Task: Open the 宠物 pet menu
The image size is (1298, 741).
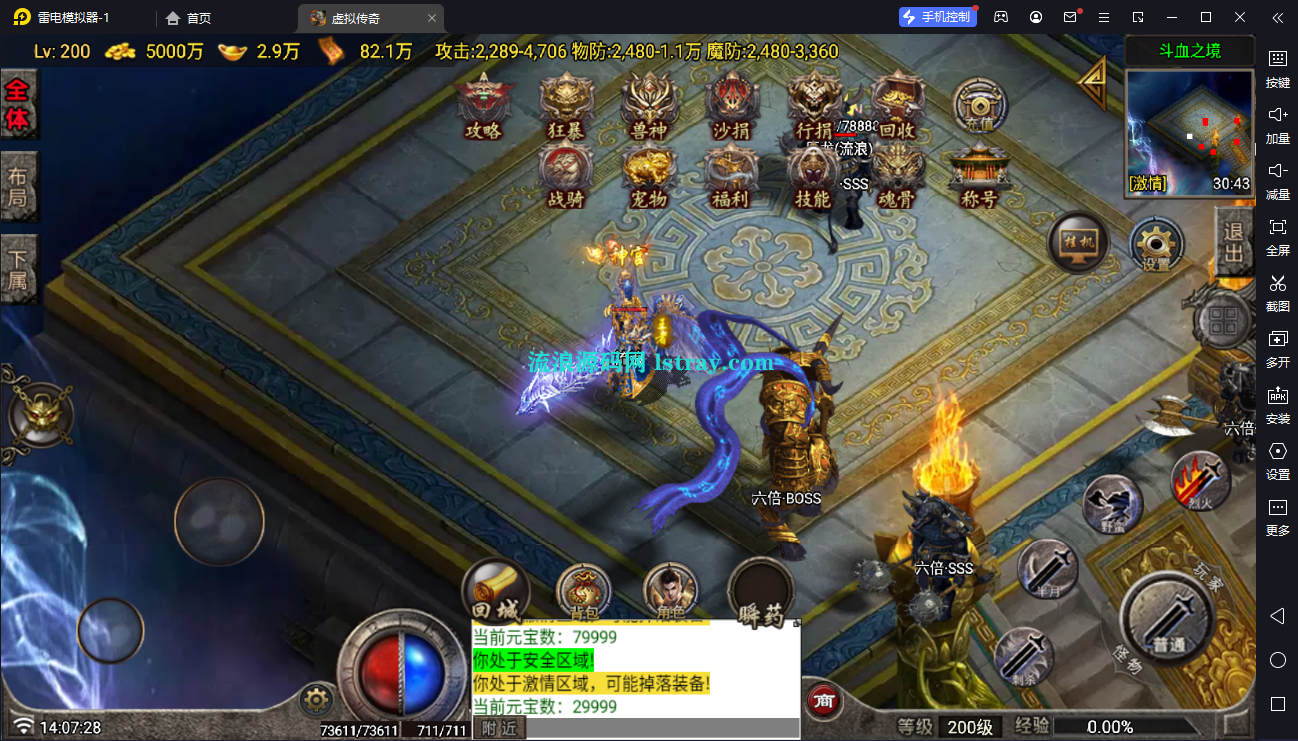Action: (648, 175)
